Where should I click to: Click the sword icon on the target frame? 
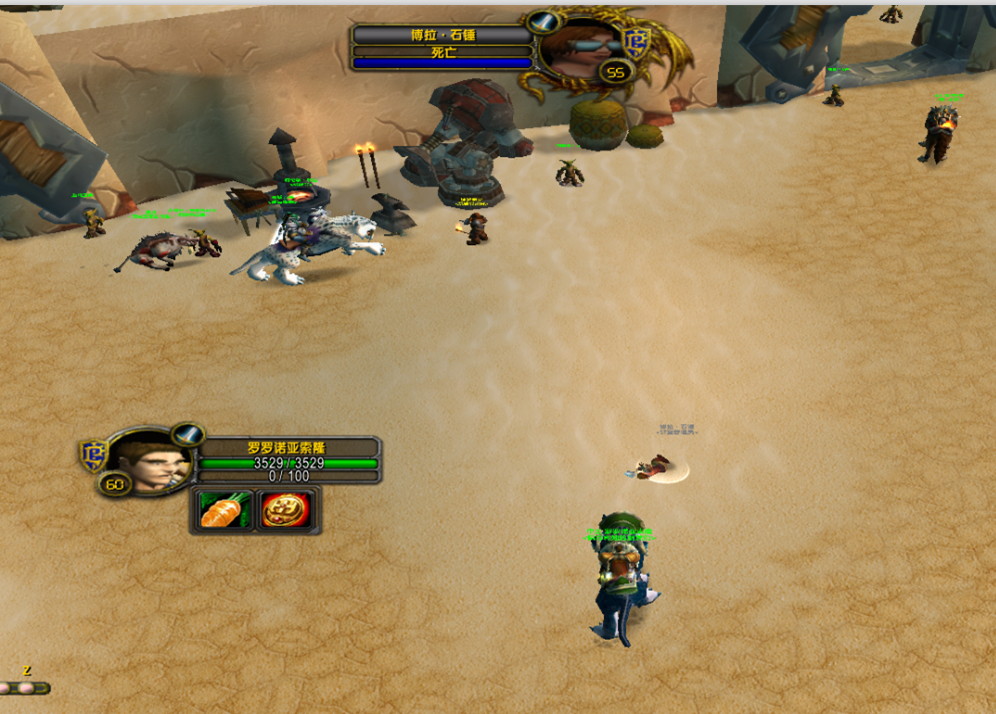(543, 21)
